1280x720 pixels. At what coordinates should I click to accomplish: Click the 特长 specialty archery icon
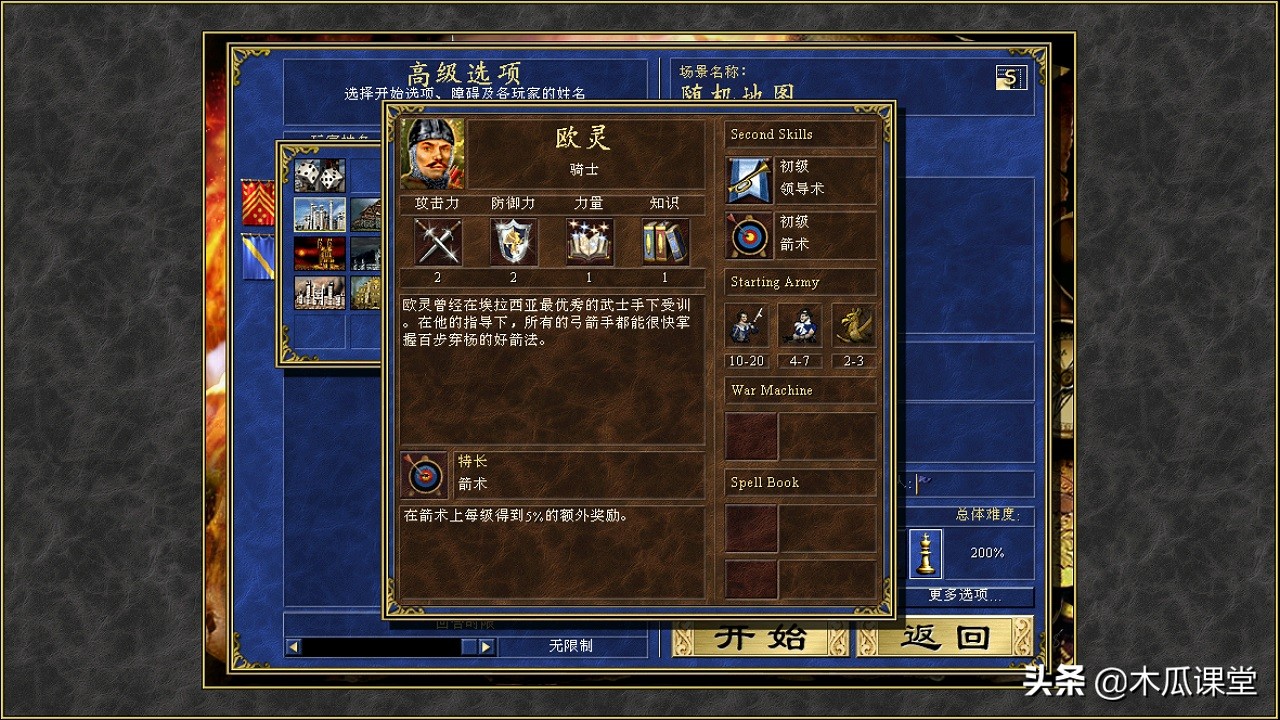click(423, 475)
